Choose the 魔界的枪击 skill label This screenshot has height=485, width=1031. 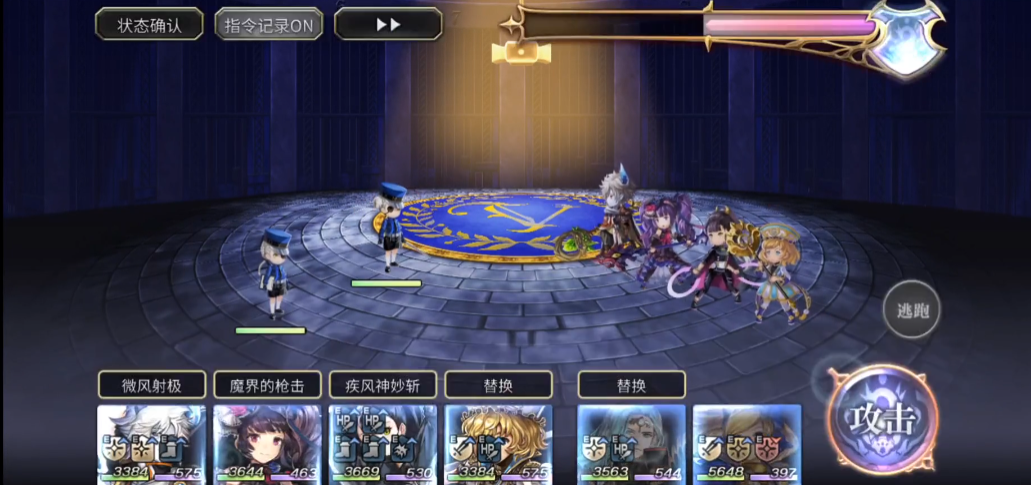pos(267,385)
